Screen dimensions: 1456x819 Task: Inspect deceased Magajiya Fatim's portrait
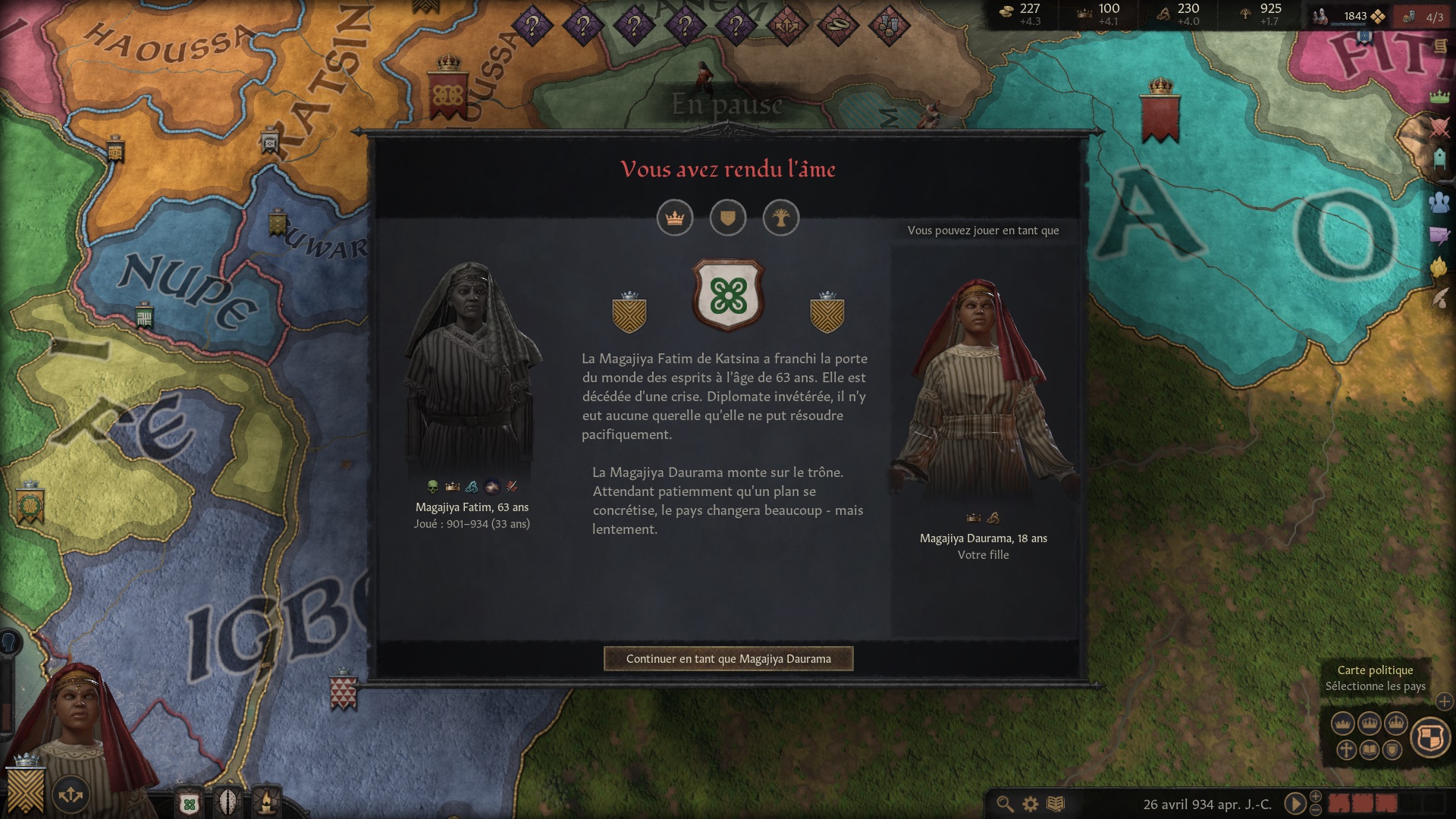click(x=472, y=368)
